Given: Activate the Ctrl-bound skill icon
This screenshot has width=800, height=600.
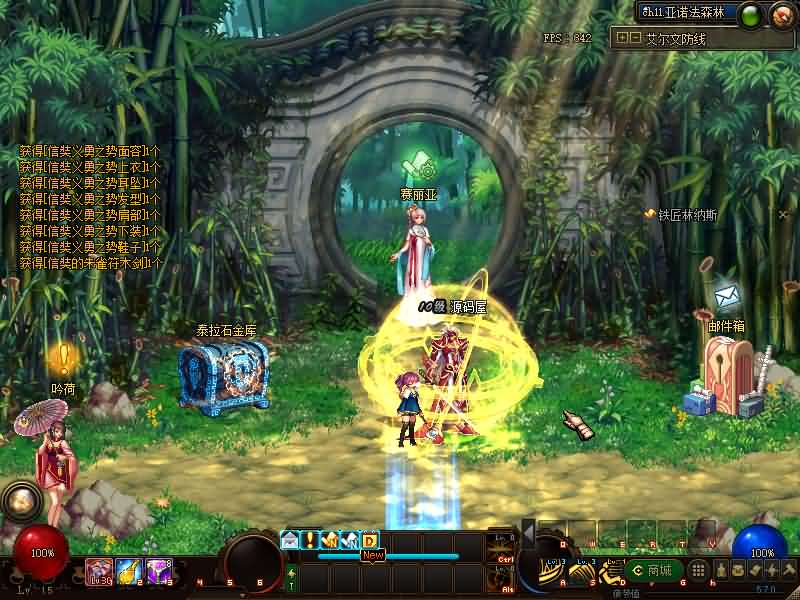Looking at the screenshot, I should coord(503,549).
